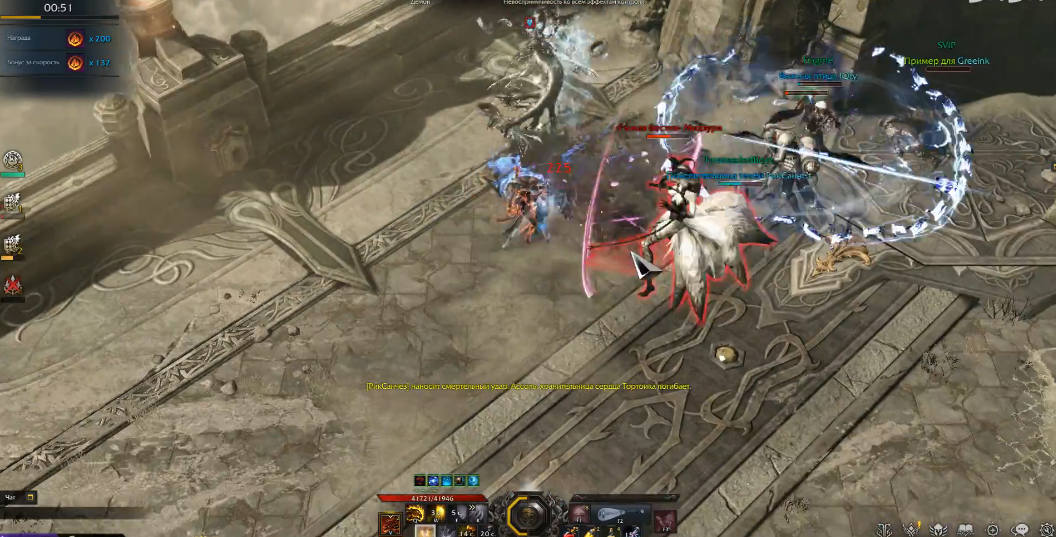This screenshot has width=1056, height=537.
Task: Select the top party member portrait
Action: pos(13,160)
